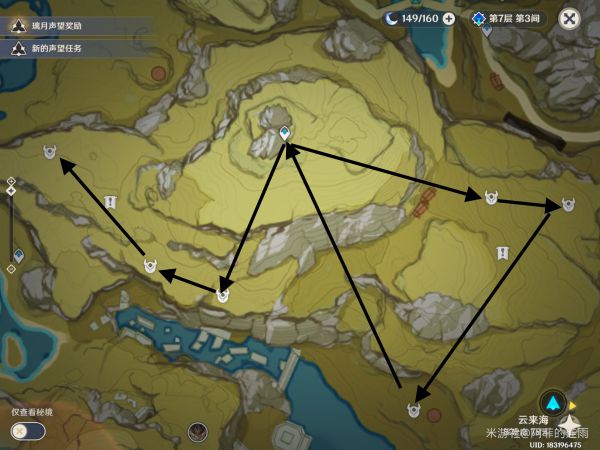Toggle the 仅查看秘境 switch

[28, 430]
